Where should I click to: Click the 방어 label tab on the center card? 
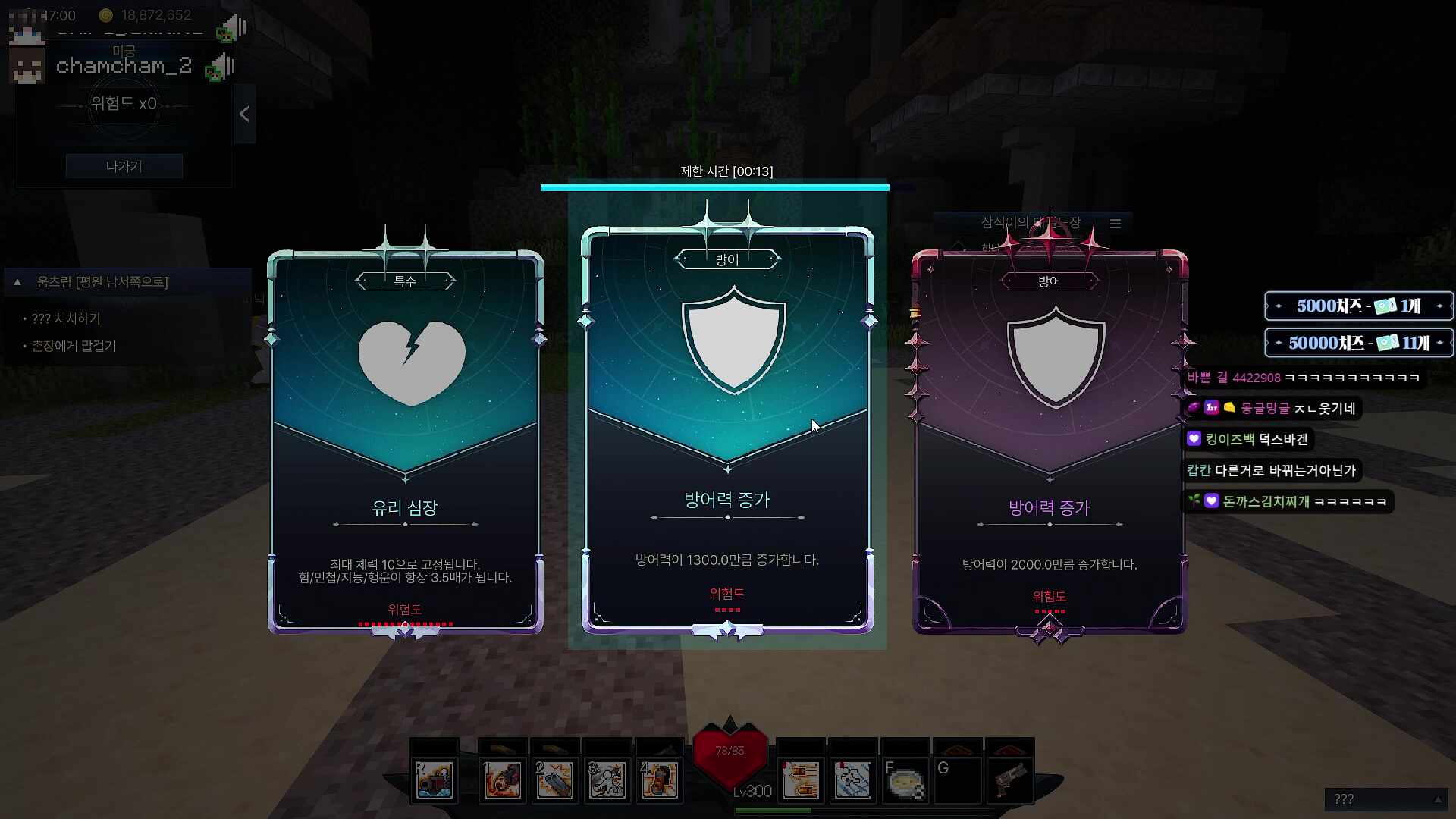point(728,259)
